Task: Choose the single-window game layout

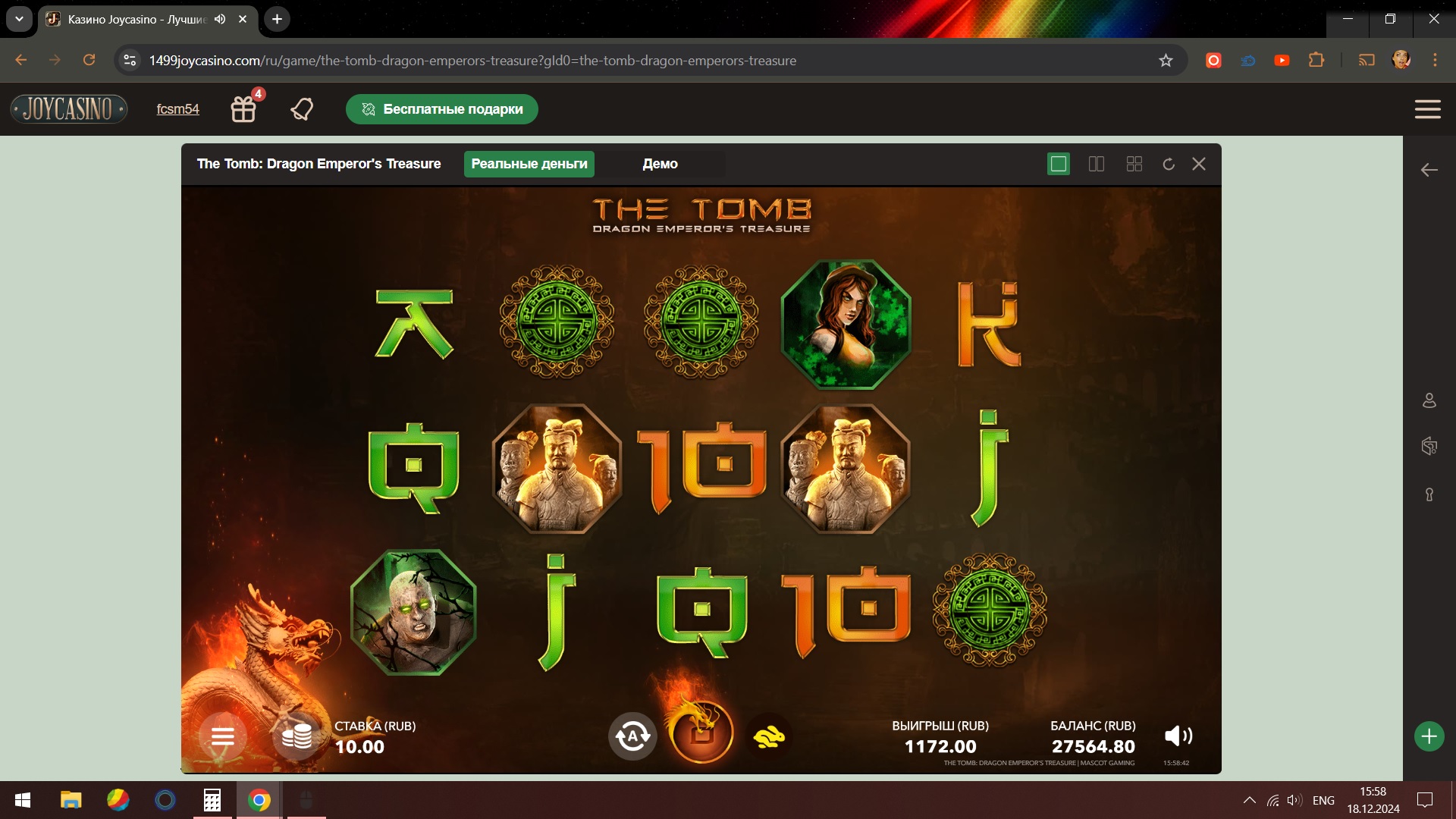Action: coord(1058,164)
